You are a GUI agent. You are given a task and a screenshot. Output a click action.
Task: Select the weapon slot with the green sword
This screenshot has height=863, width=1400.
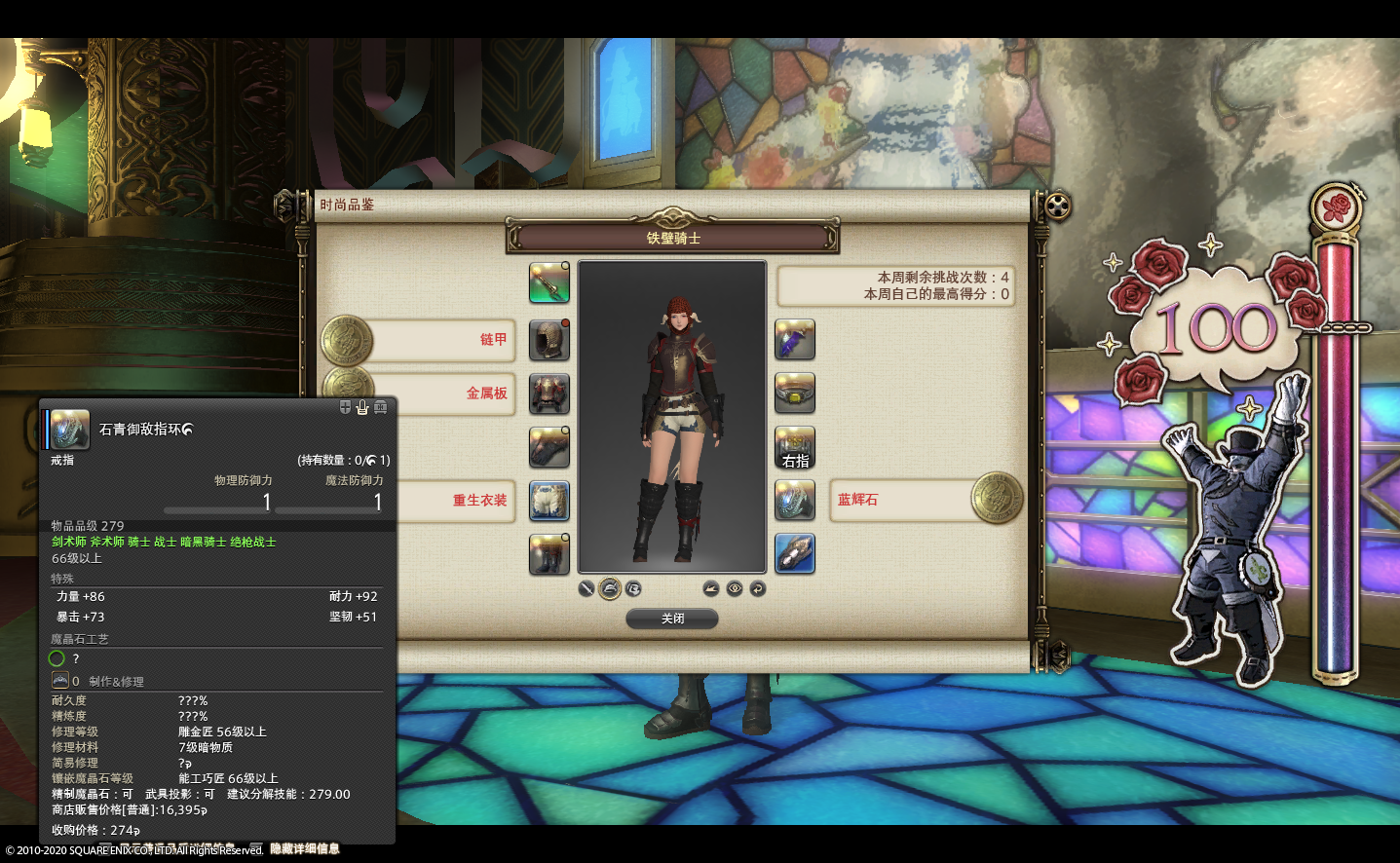[x=549, y=282]
